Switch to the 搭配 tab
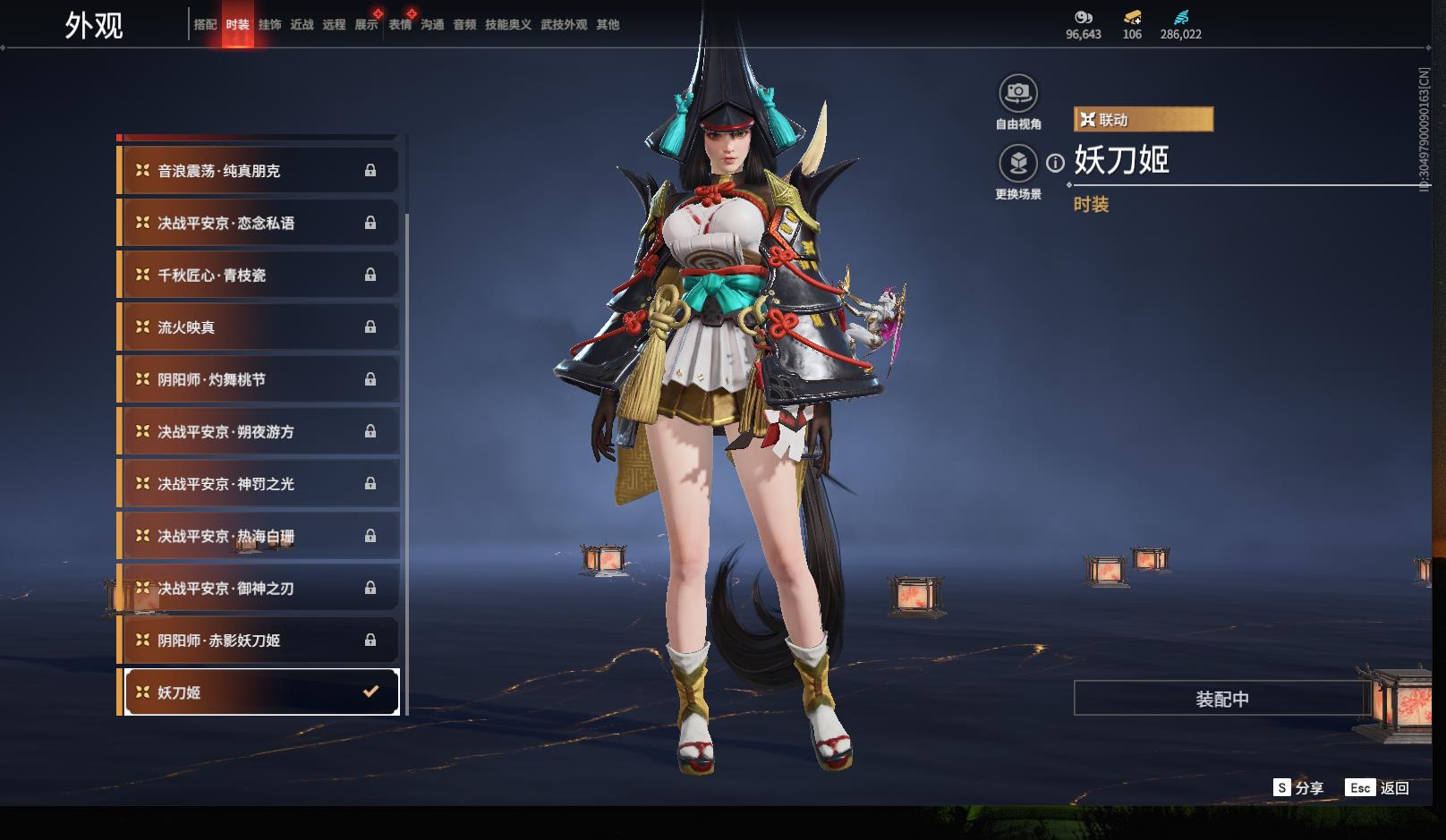Viewport: 1446px width, 840px height. coord(205,25)
